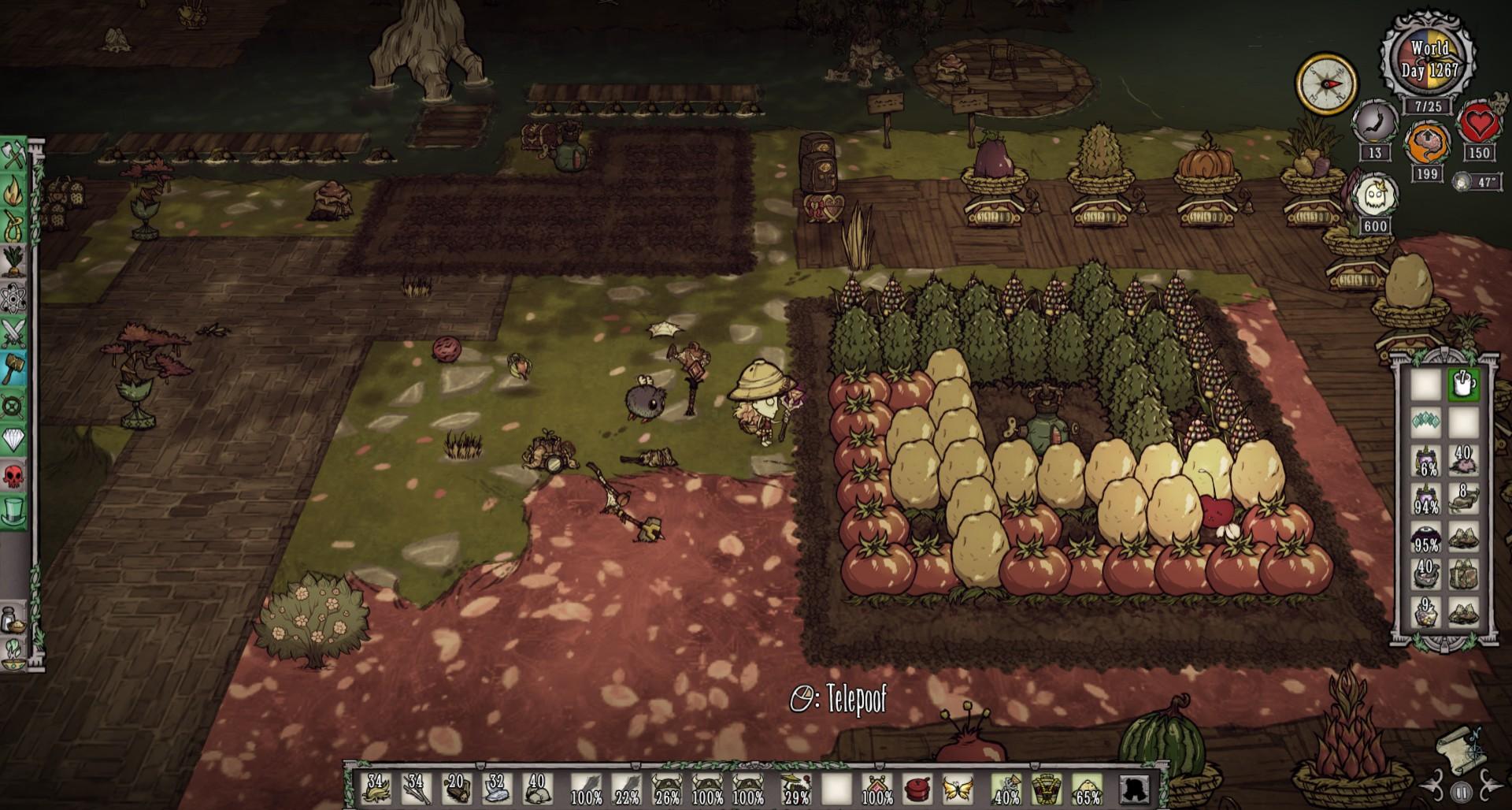Choose the horned helmet at 26% durability
Screen dimensions: 1512x810
667,788
